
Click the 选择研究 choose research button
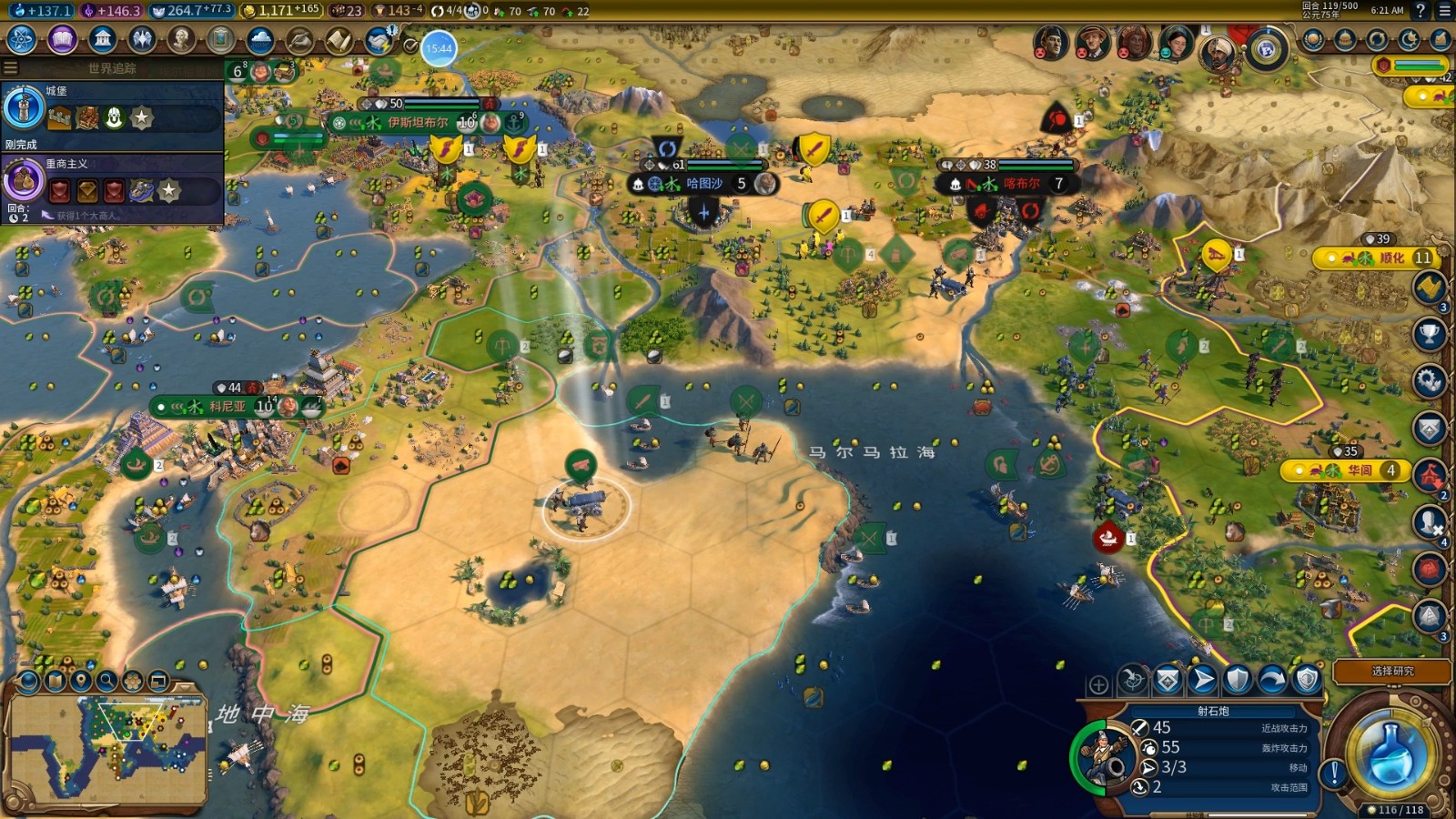click(1392, 672)
